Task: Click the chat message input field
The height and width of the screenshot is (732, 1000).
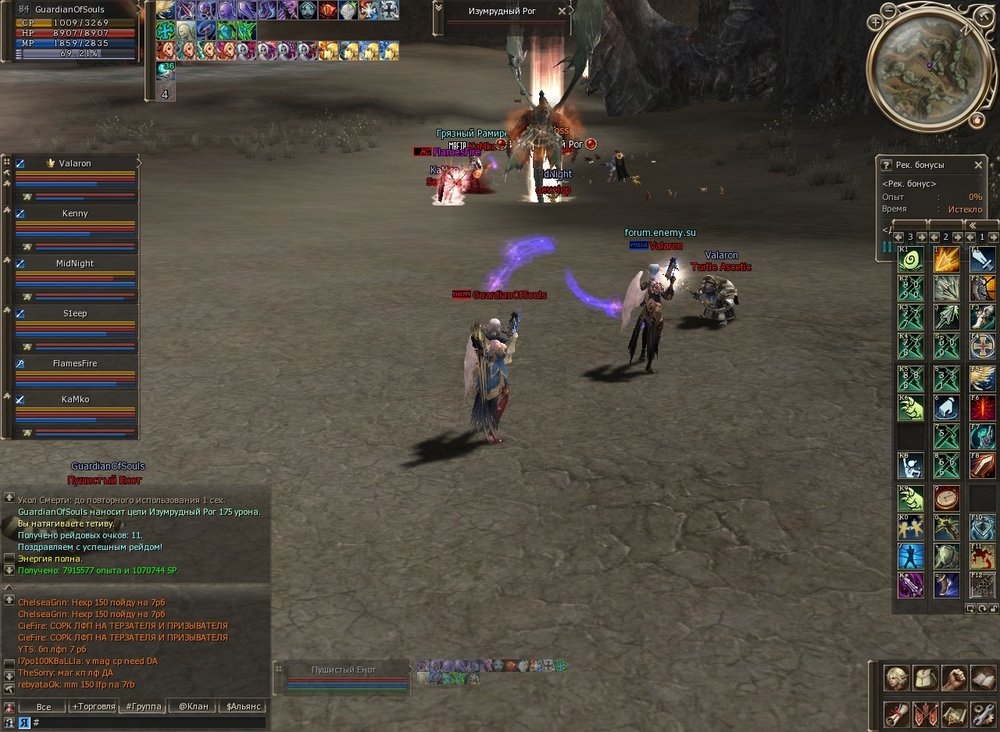Action: tap(150, 722)
